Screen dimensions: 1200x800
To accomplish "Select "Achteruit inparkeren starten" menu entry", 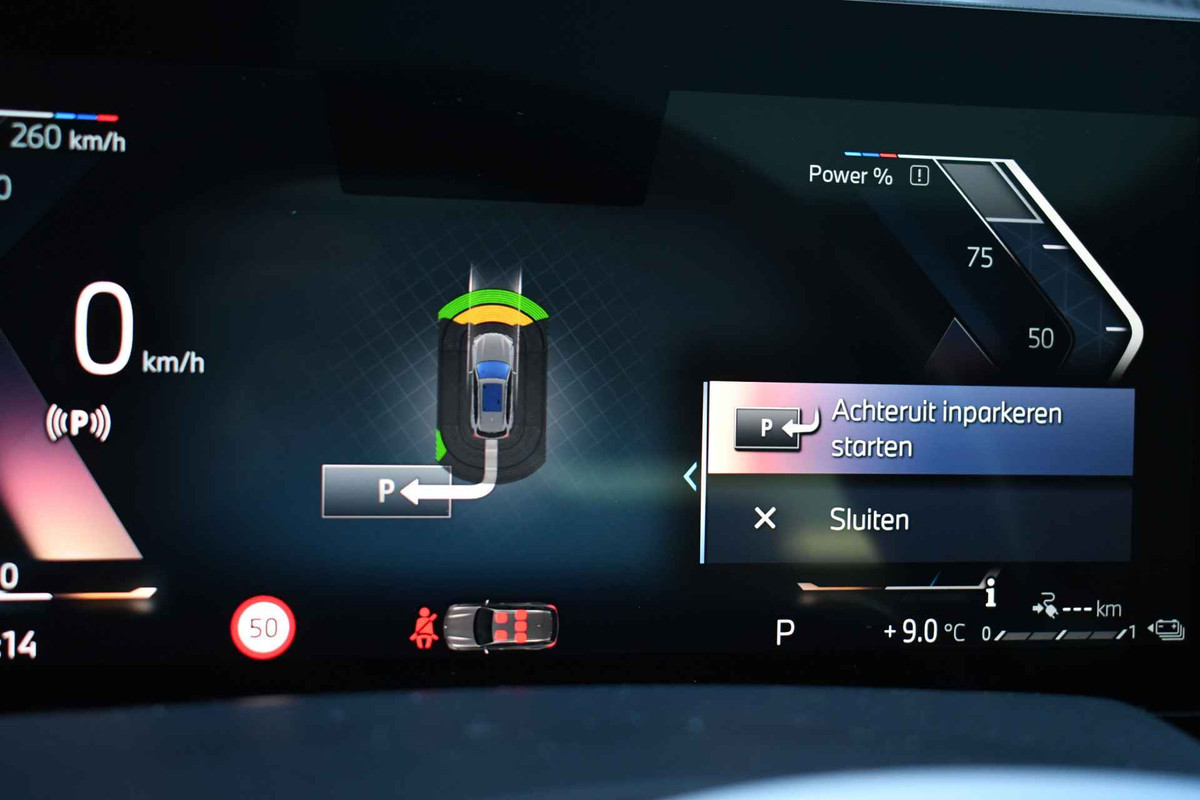I will point(920,430).
